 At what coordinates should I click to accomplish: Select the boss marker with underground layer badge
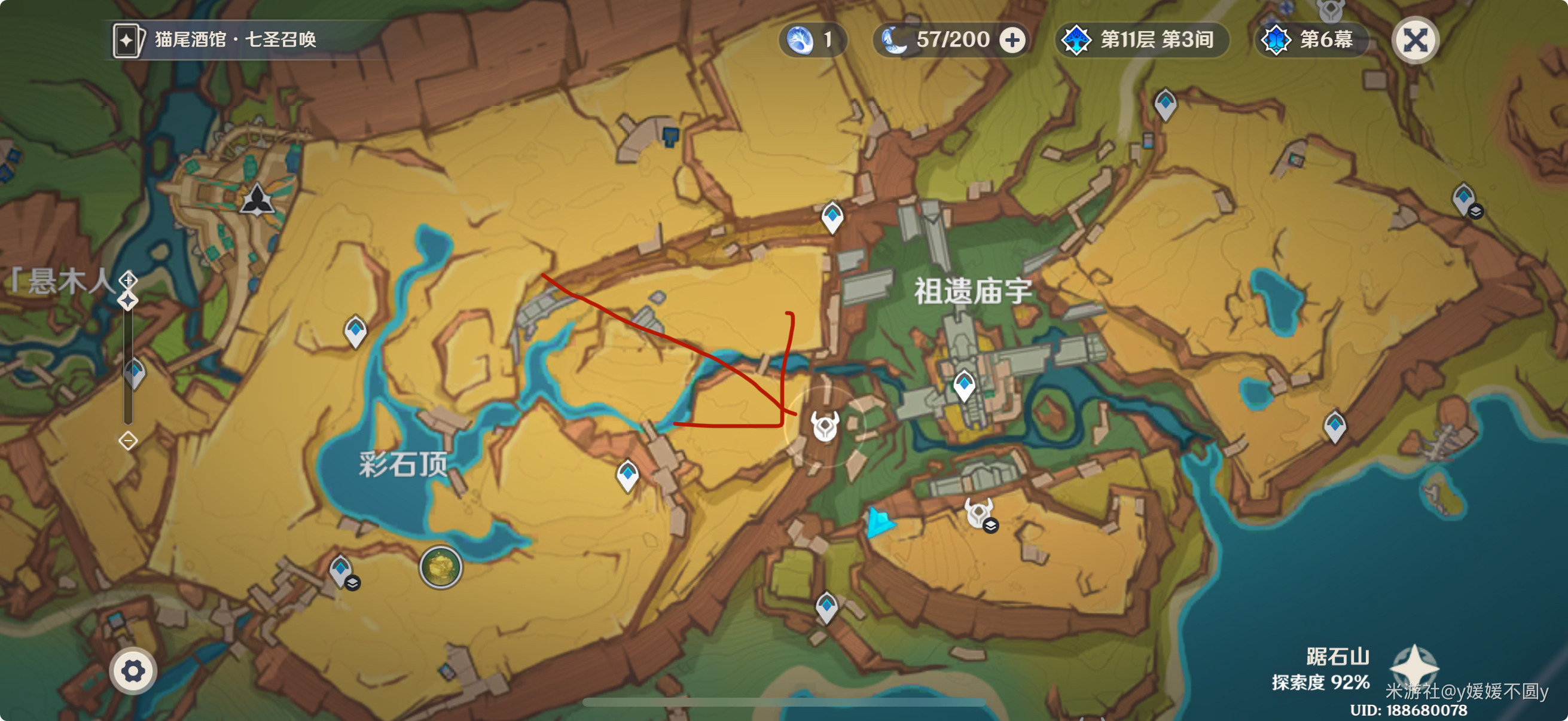[978, 513]
